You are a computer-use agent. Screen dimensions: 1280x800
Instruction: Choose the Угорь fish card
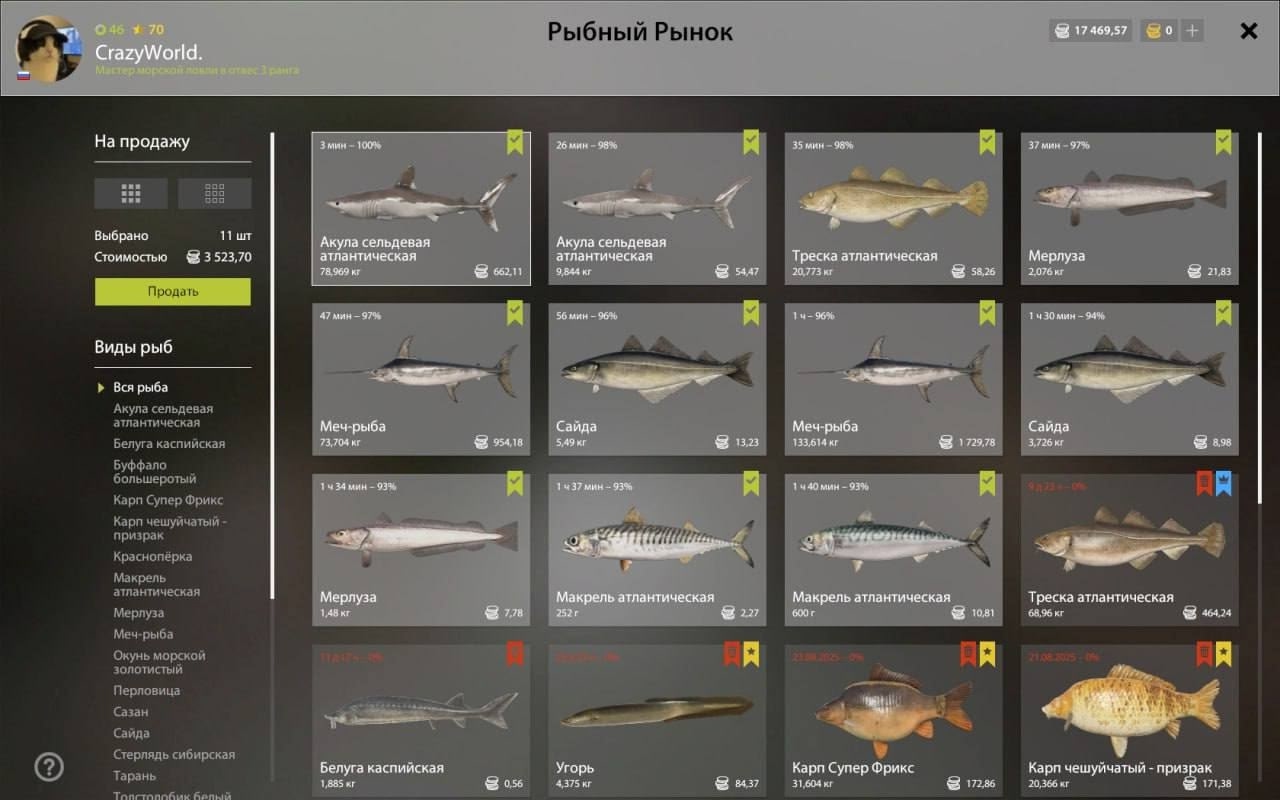[657, 720]
